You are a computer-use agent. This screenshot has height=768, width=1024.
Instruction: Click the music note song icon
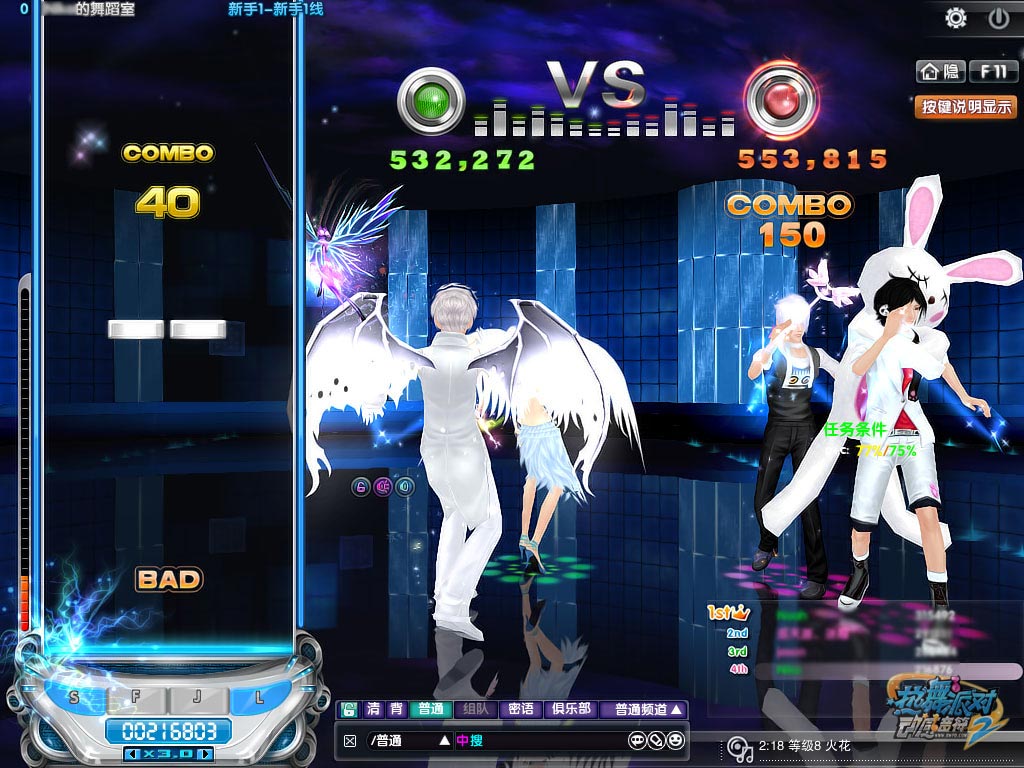point(738,747)
